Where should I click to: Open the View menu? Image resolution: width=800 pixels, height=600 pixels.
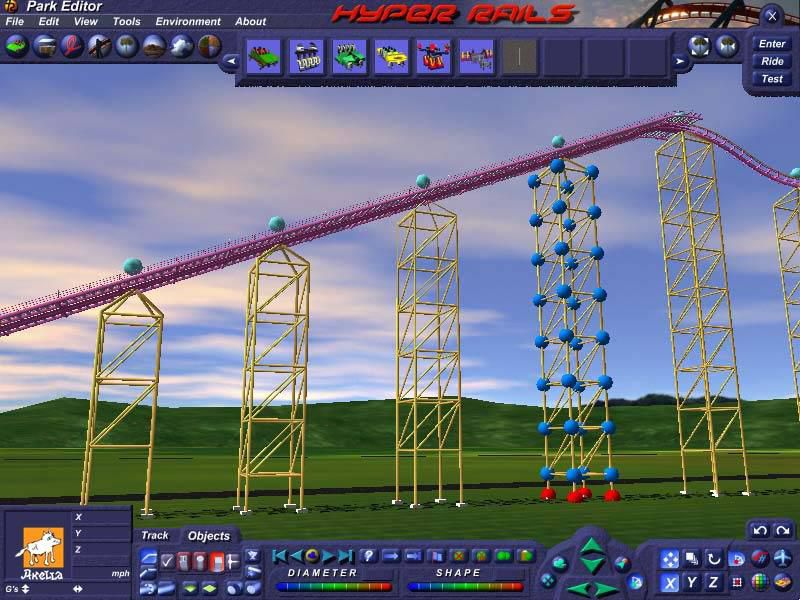(x=86, y=21)
